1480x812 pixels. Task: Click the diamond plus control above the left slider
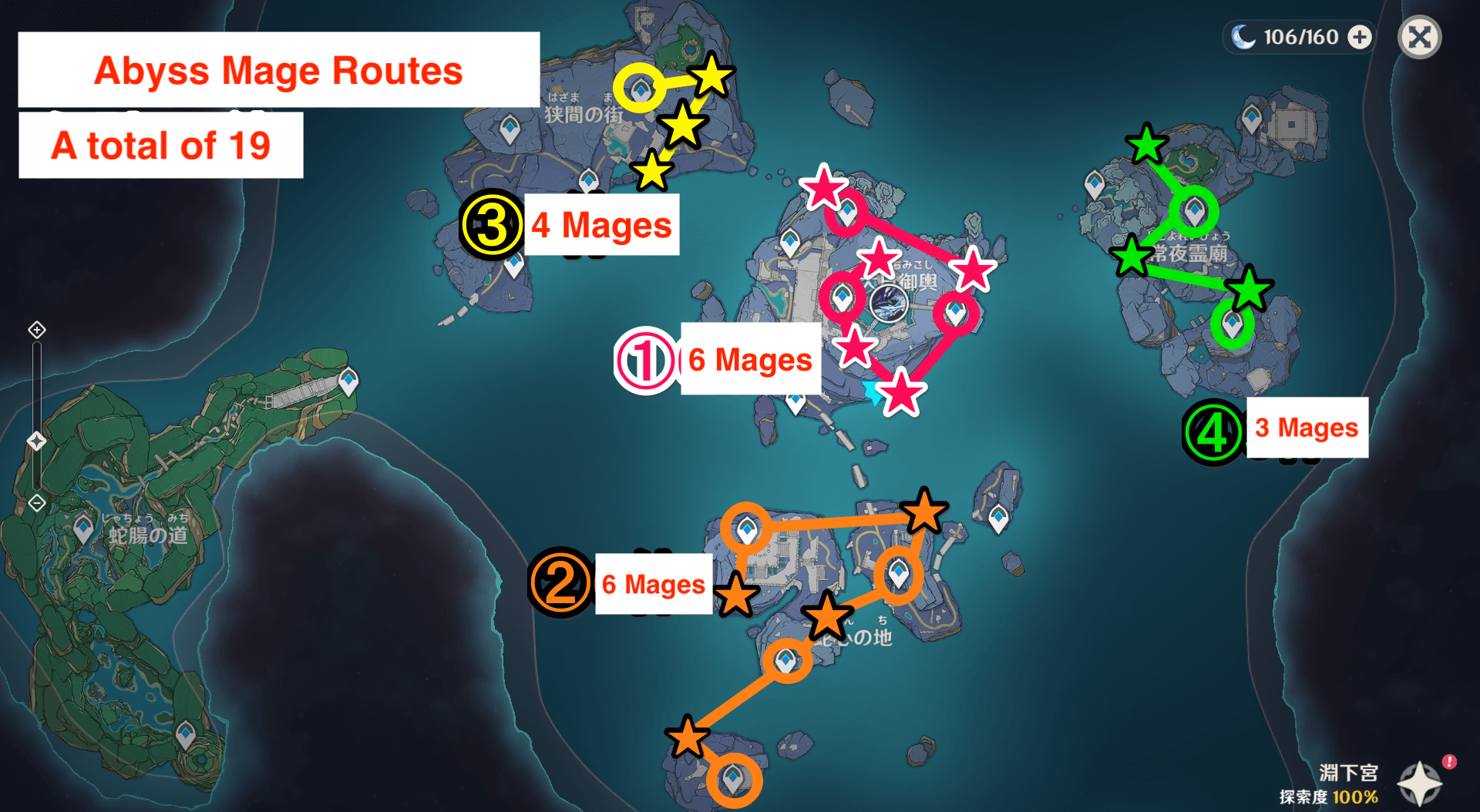click(x=36, y=330)
